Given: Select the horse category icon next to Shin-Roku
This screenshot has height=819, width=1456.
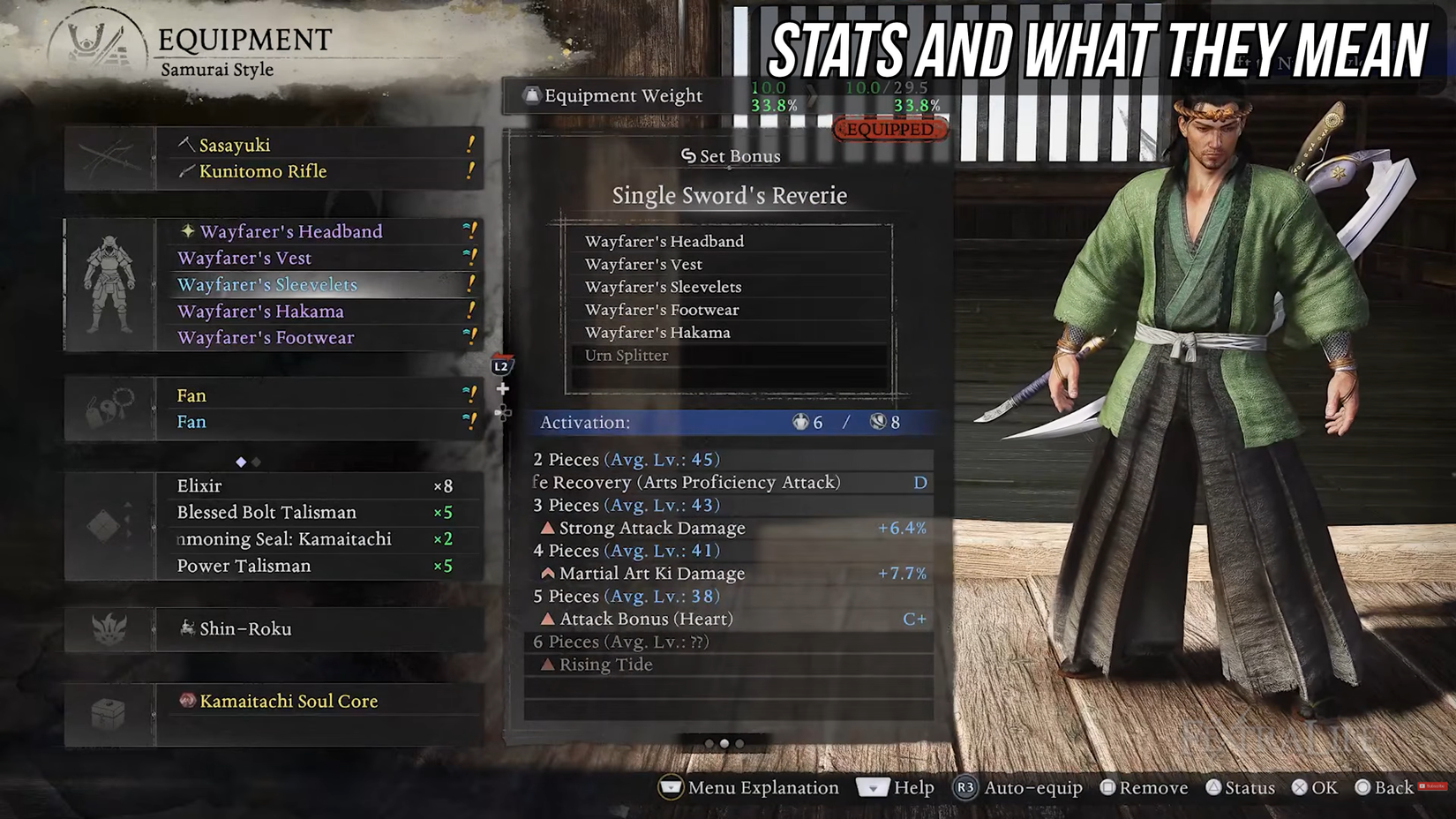Looking at the screenshot, I should point(108,628).
